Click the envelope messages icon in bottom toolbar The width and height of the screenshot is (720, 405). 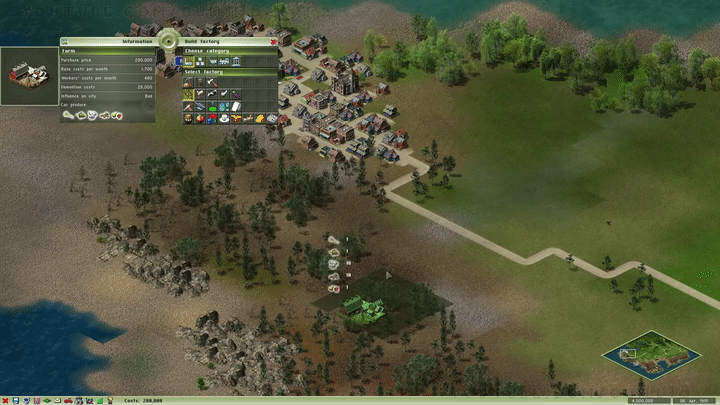point(57,400)
